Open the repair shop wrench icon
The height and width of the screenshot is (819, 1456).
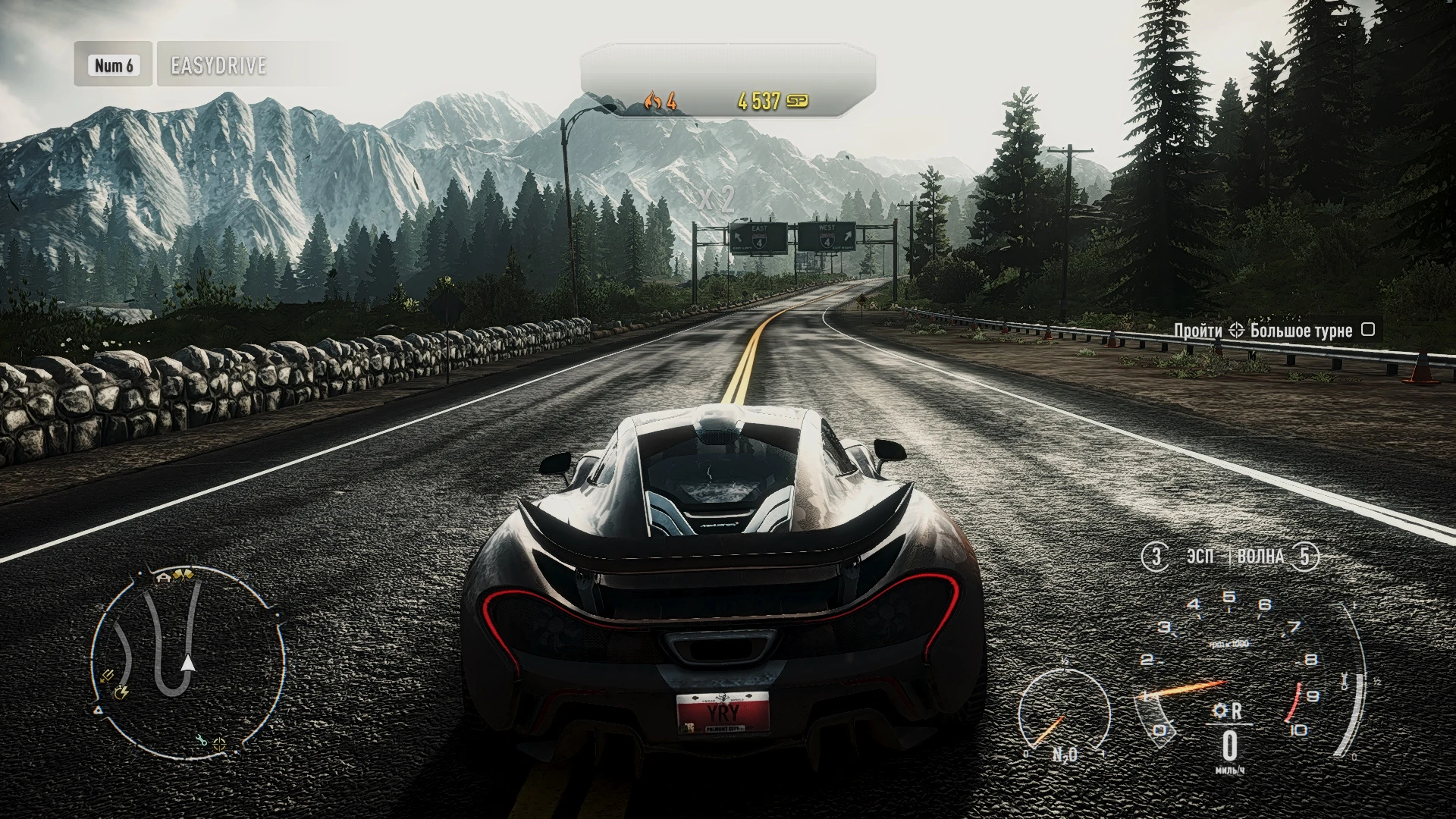click(x=202, y=741)
